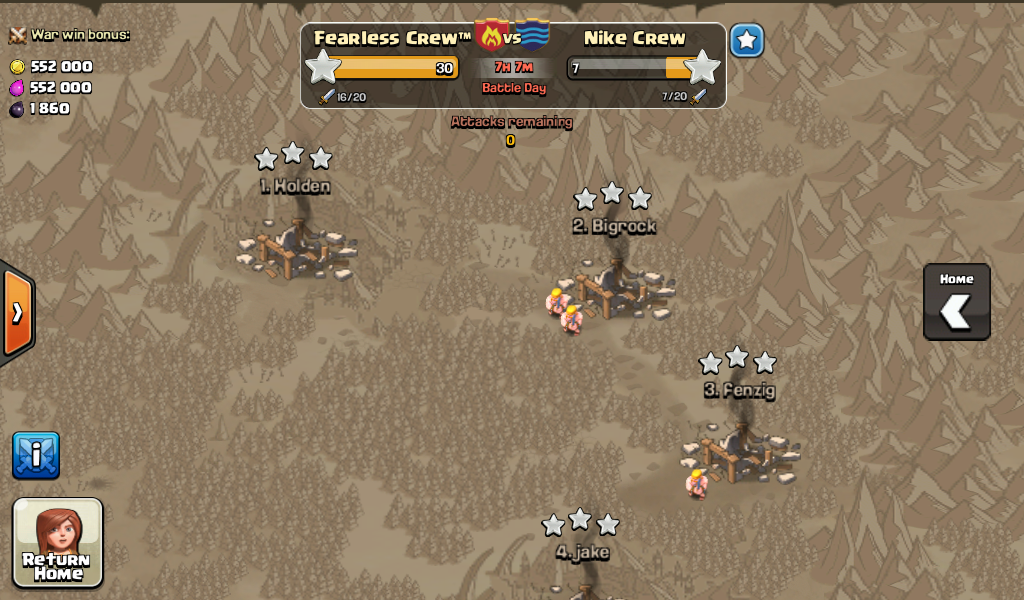Click the Return Home button
The width and height of the screenshot is (1024, 600).
point(58,542)
